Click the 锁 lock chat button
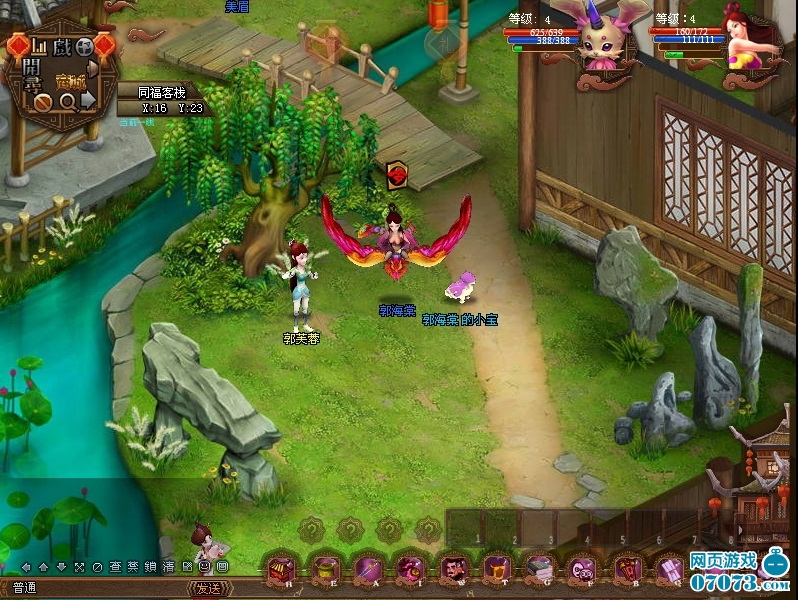 coord(150,567)
